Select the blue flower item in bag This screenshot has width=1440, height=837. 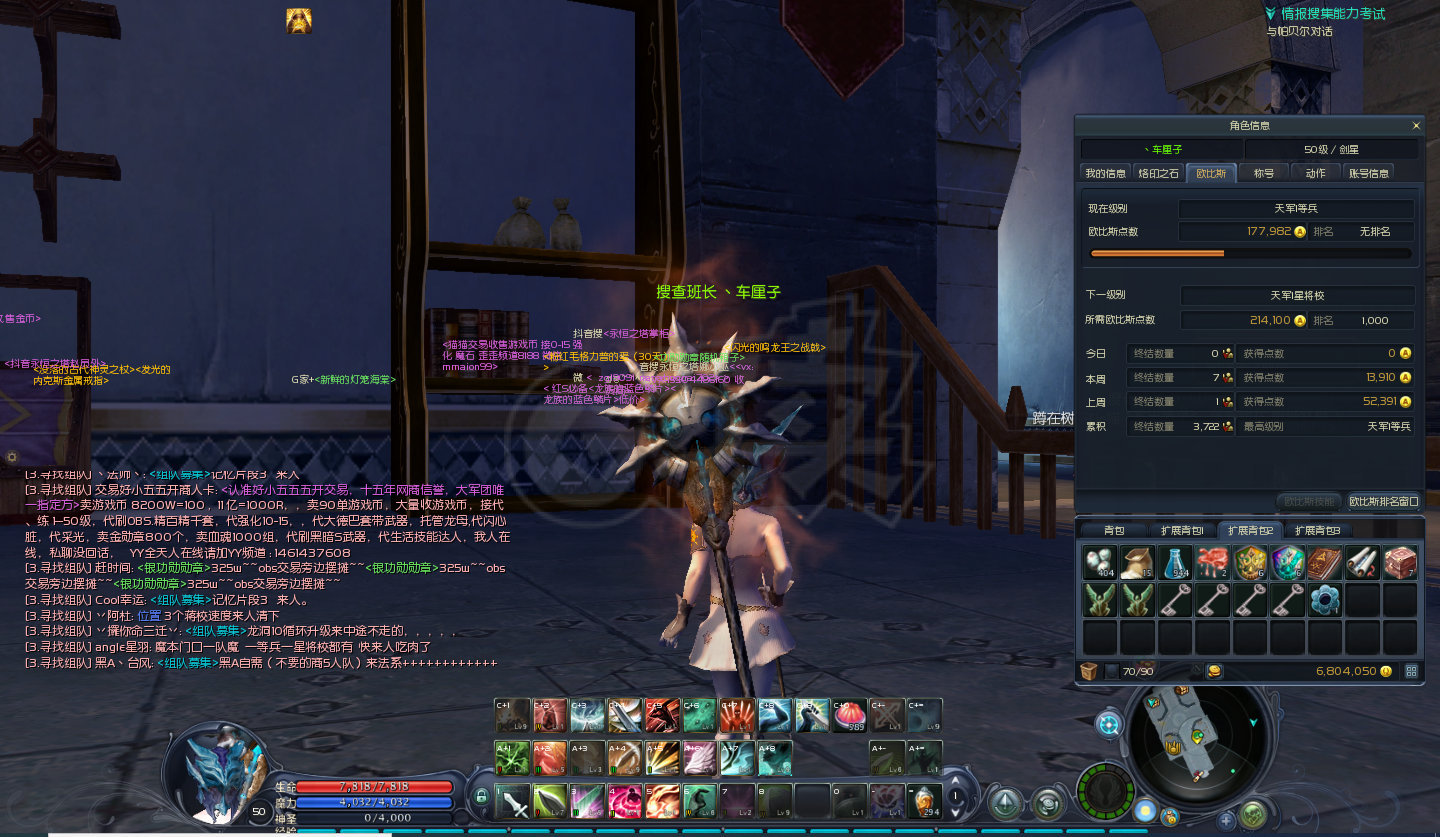tap(1325, 600)
